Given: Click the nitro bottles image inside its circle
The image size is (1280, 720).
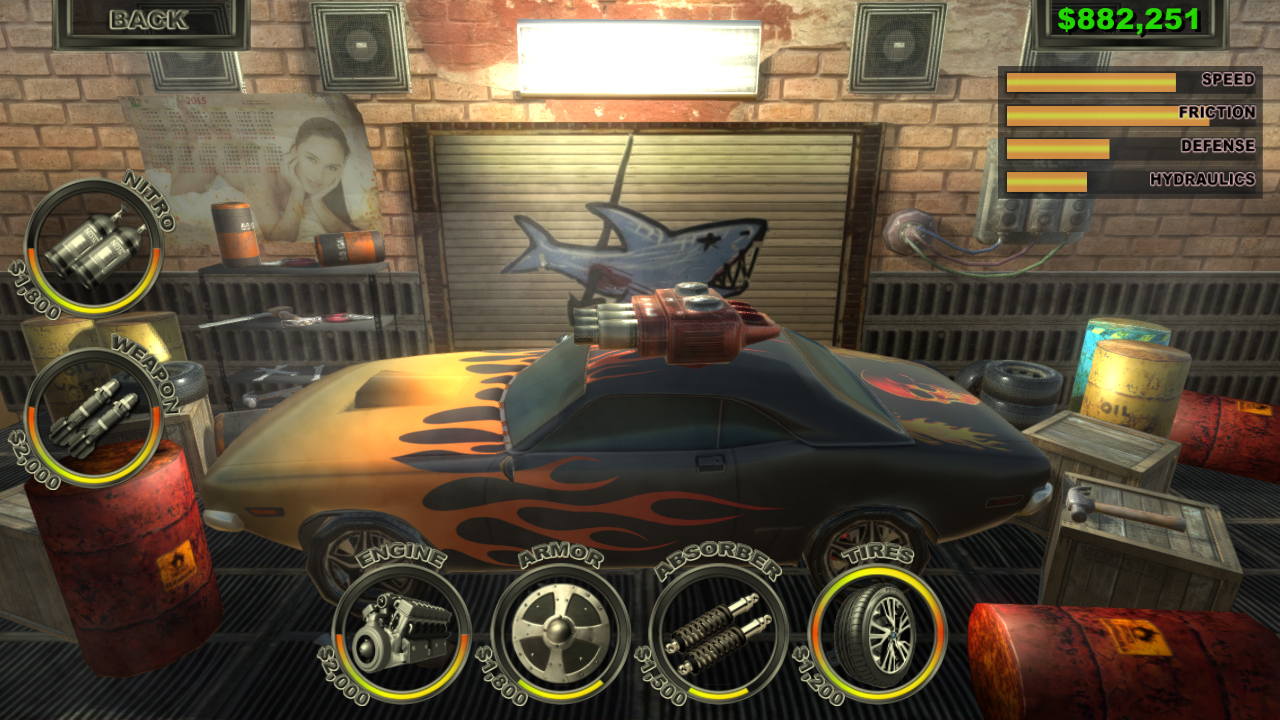Looking at the screenshot, I should pyautogui.click(x=95, y=248).
